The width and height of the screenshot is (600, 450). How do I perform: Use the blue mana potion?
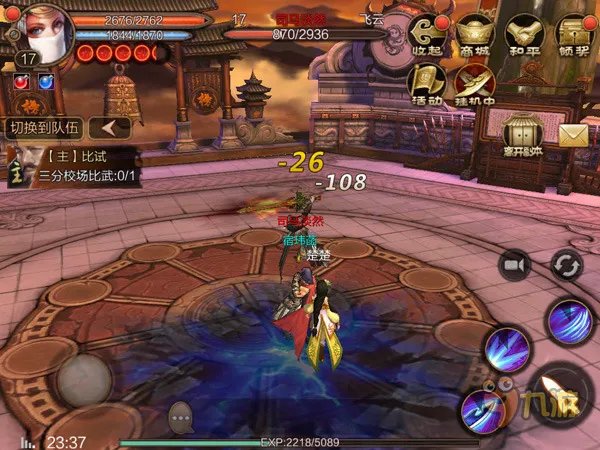coord(44,82)
